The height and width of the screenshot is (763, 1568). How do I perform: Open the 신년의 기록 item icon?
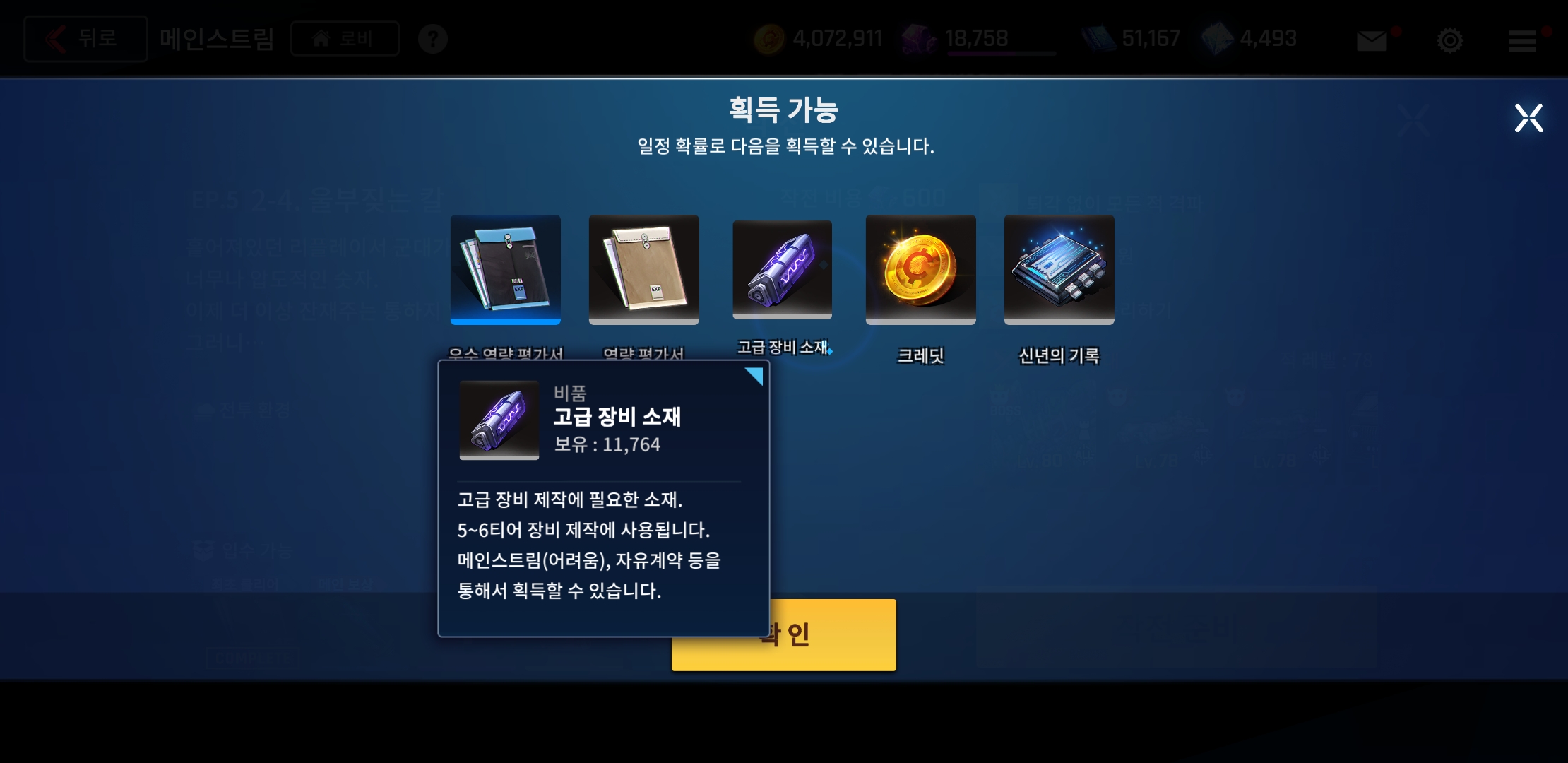(x=1059, y=269)
